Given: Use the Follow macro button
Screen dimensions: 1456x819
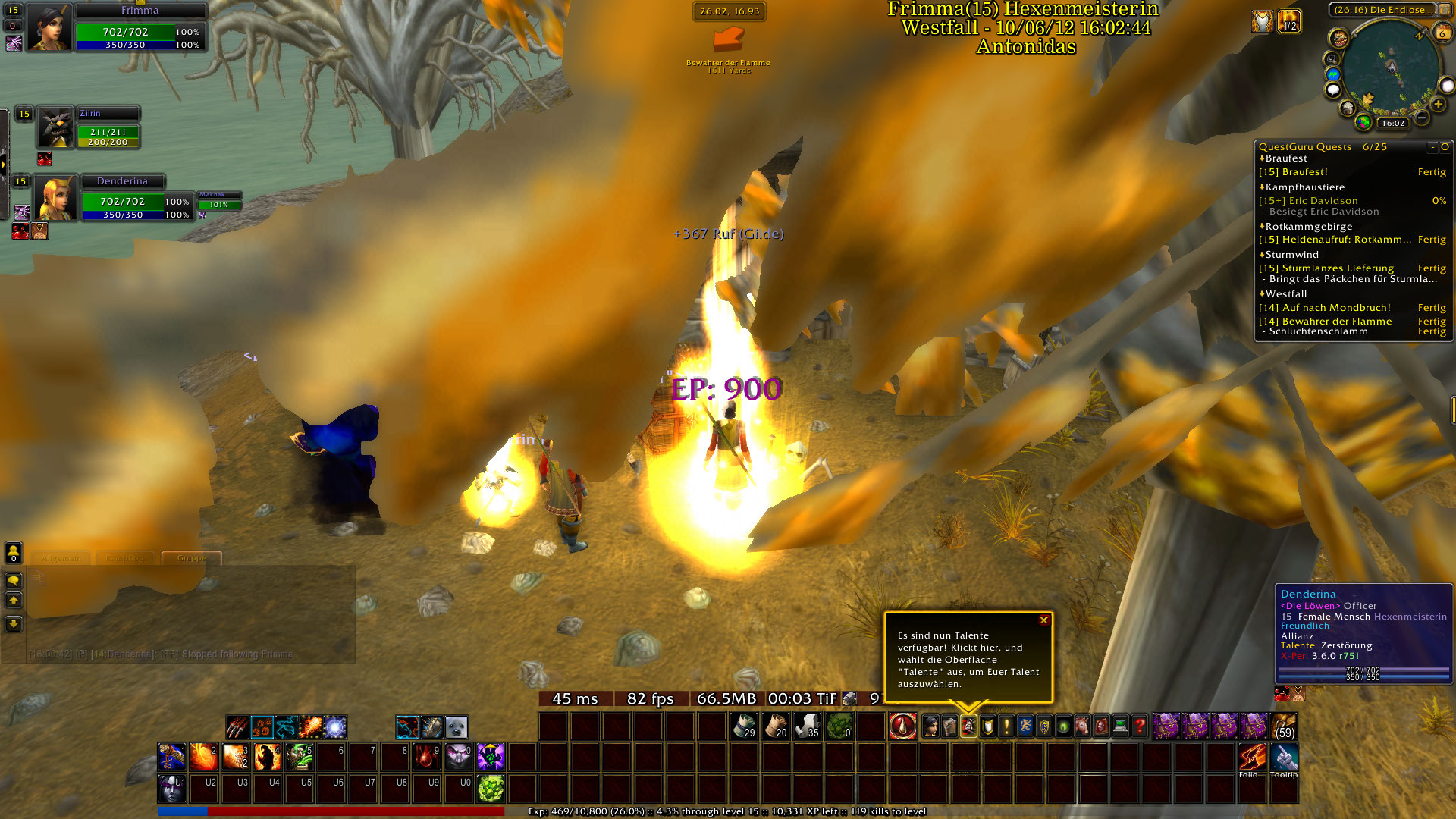Looking at the screenshot, I should [x=1252, y=758].
